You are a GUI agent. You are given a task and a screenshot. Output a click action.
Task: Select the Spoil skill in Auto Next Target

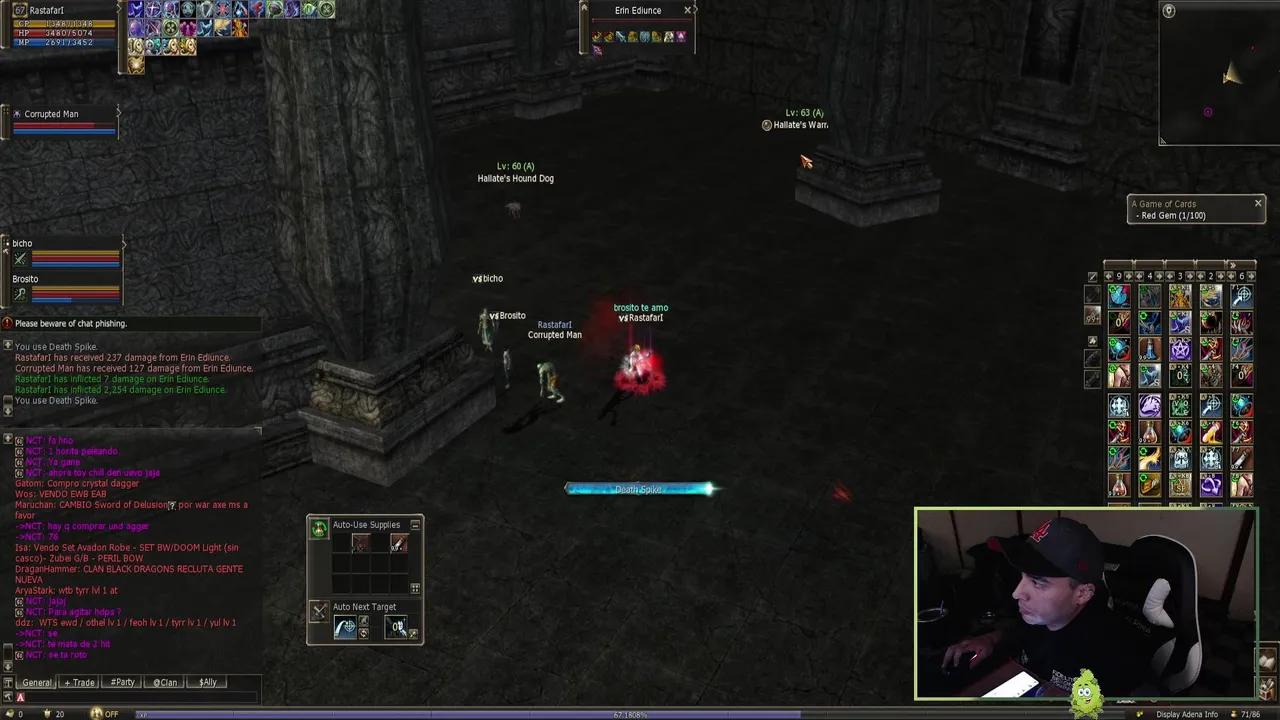[x=363, y=633]
